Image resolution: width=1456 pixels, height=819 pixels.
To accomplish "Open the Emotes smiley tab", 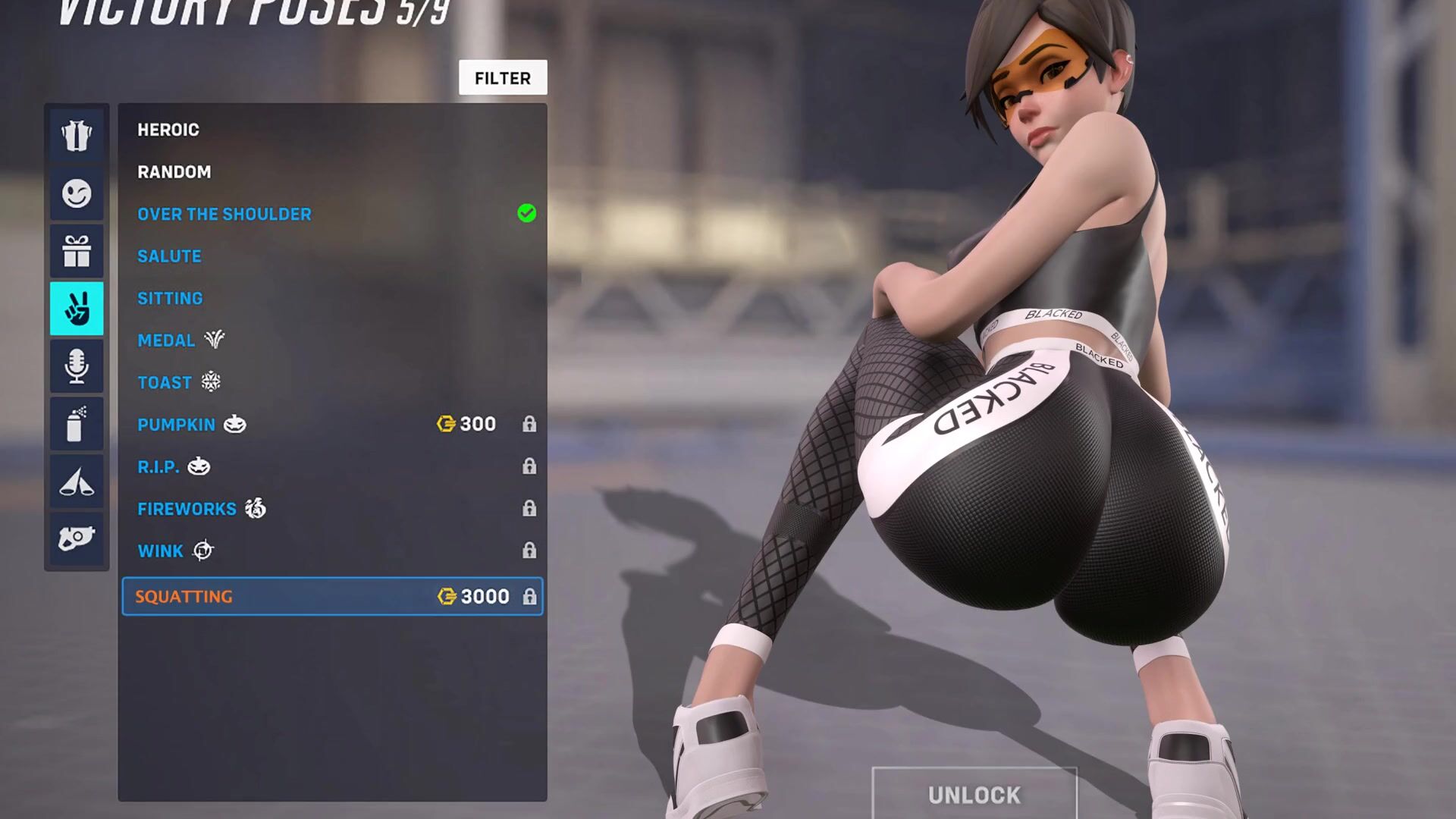I will [x=77, y=193].
